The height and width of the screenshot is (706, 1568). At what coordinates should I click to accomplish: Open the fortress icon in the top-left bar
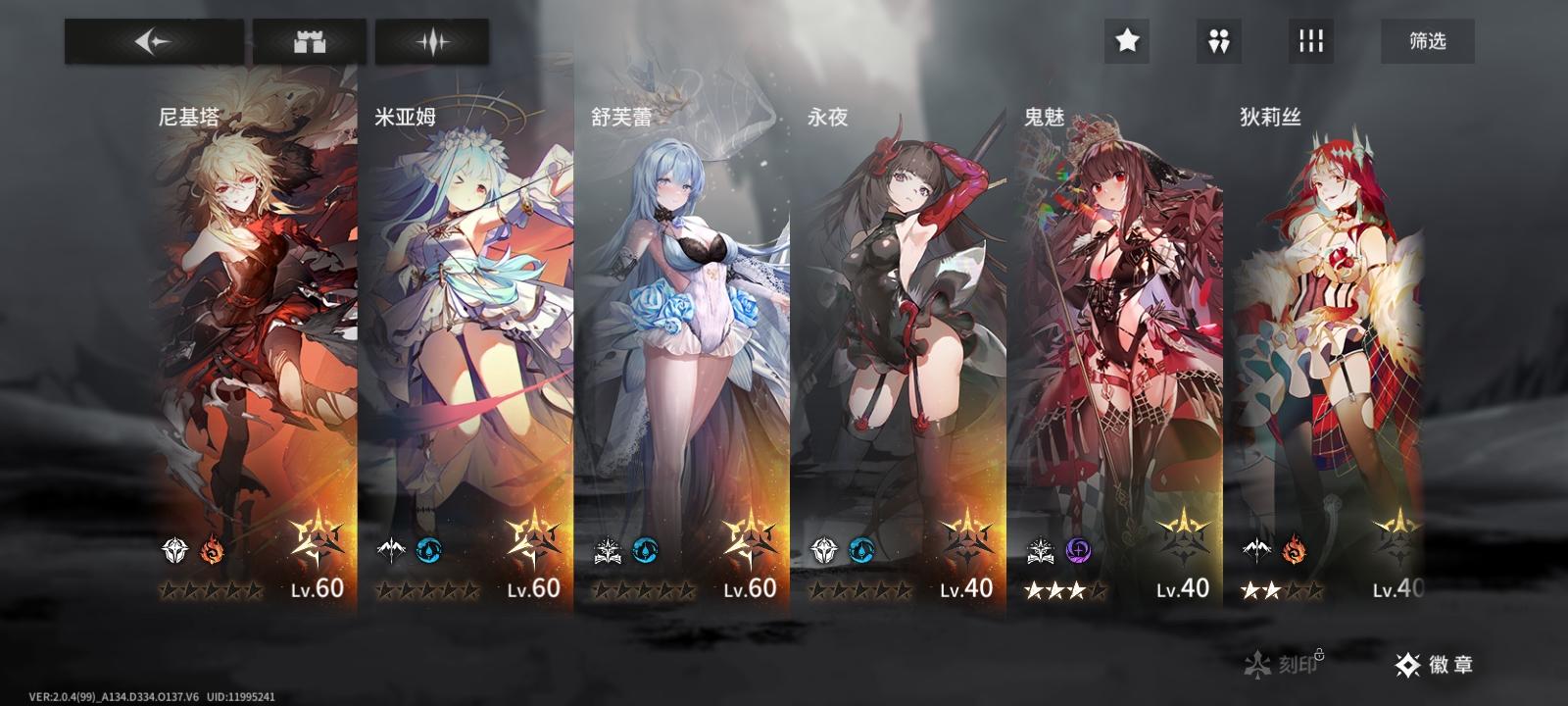point(309,41)
